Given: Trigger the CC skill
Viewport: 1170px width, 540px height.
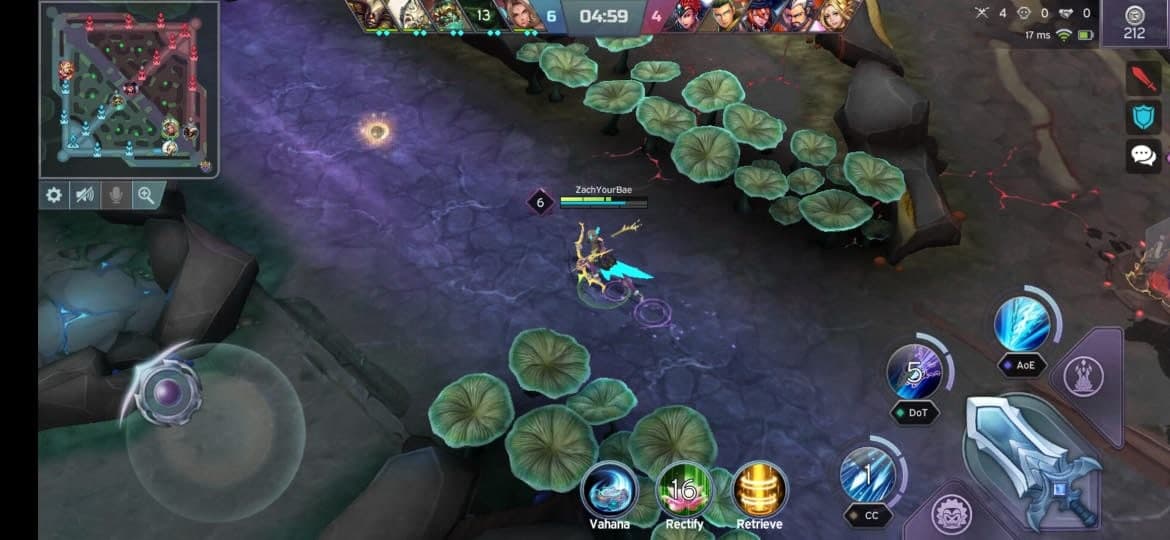Looking at the screenshot, I should pos(867,475).
